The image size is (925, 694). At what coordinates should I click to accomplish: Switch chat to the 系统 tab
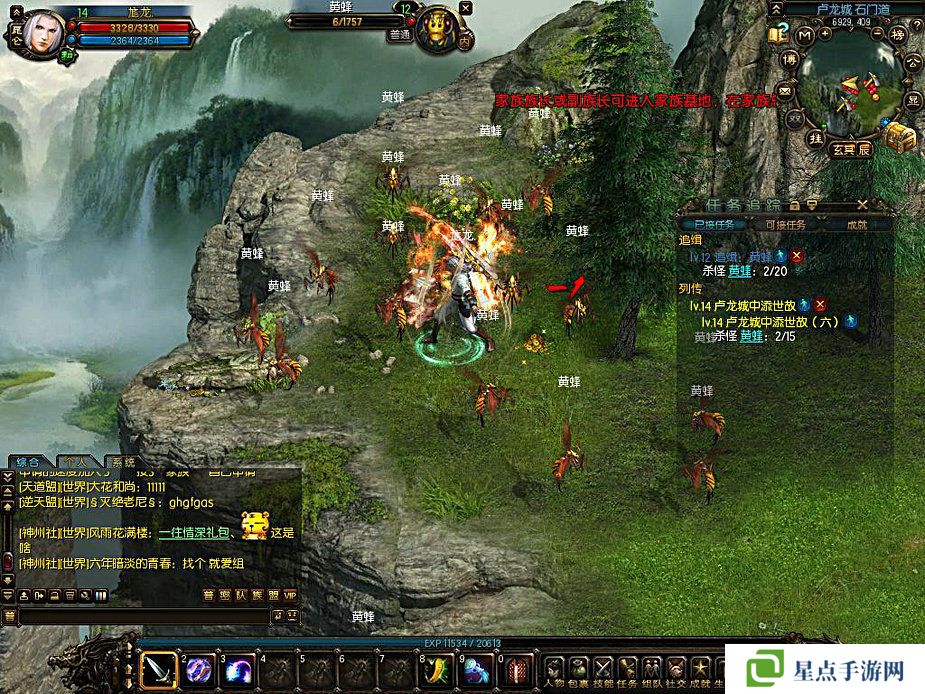[124, 462]
